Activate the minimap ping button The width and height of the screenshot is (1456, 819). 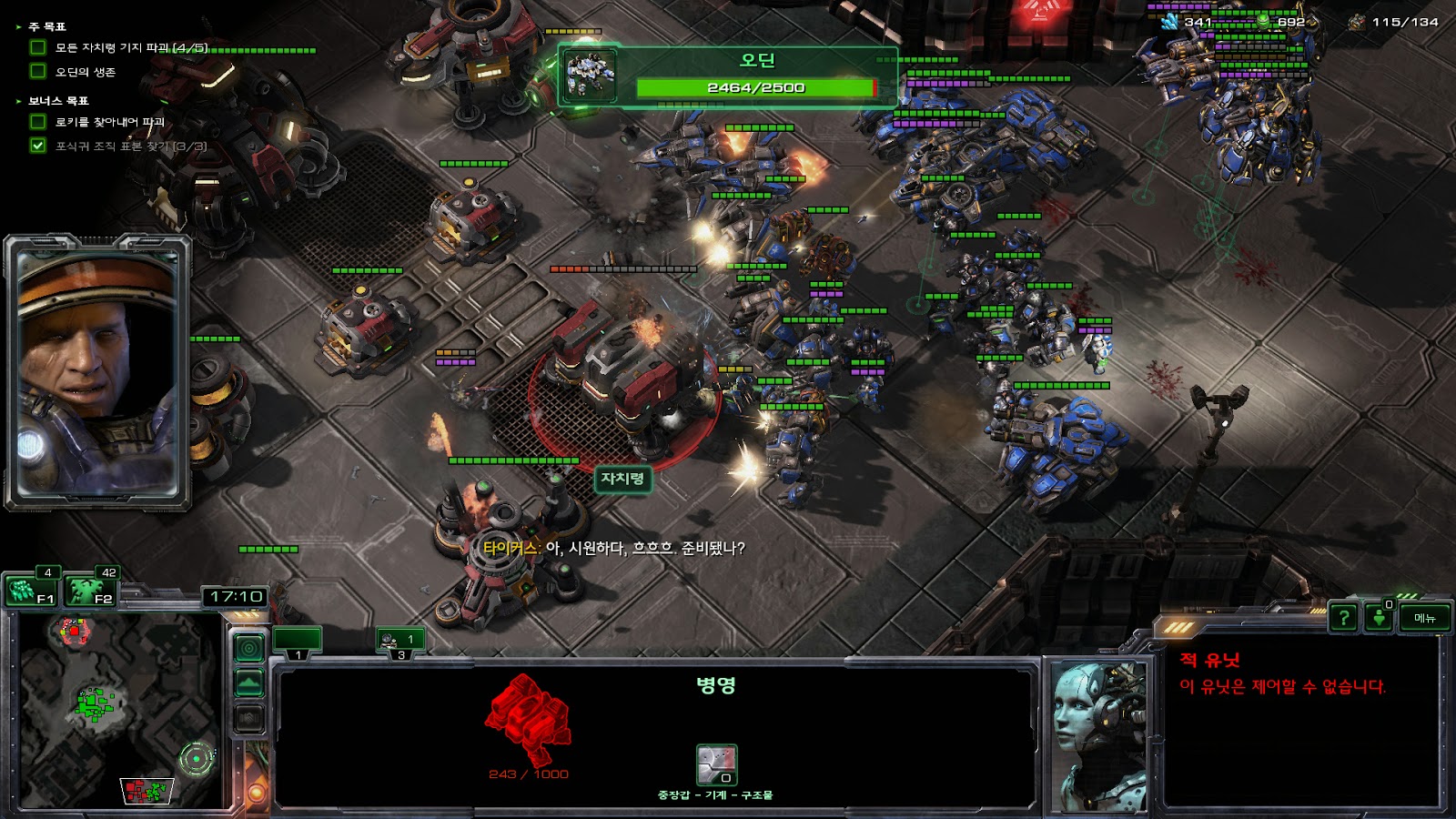point(249,648)
